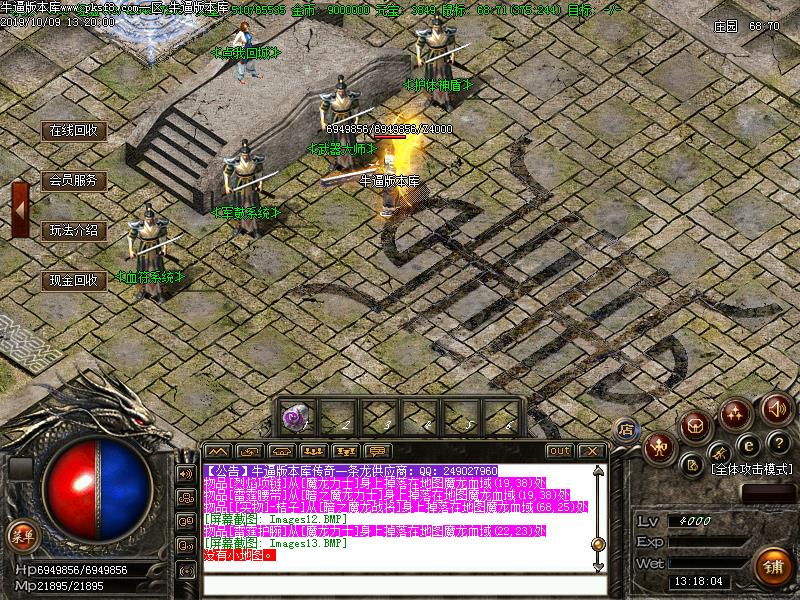This screenshot has height=600, width=800.
Task: Click the 'out' button on the chat bar
Action: coord(560,451)
